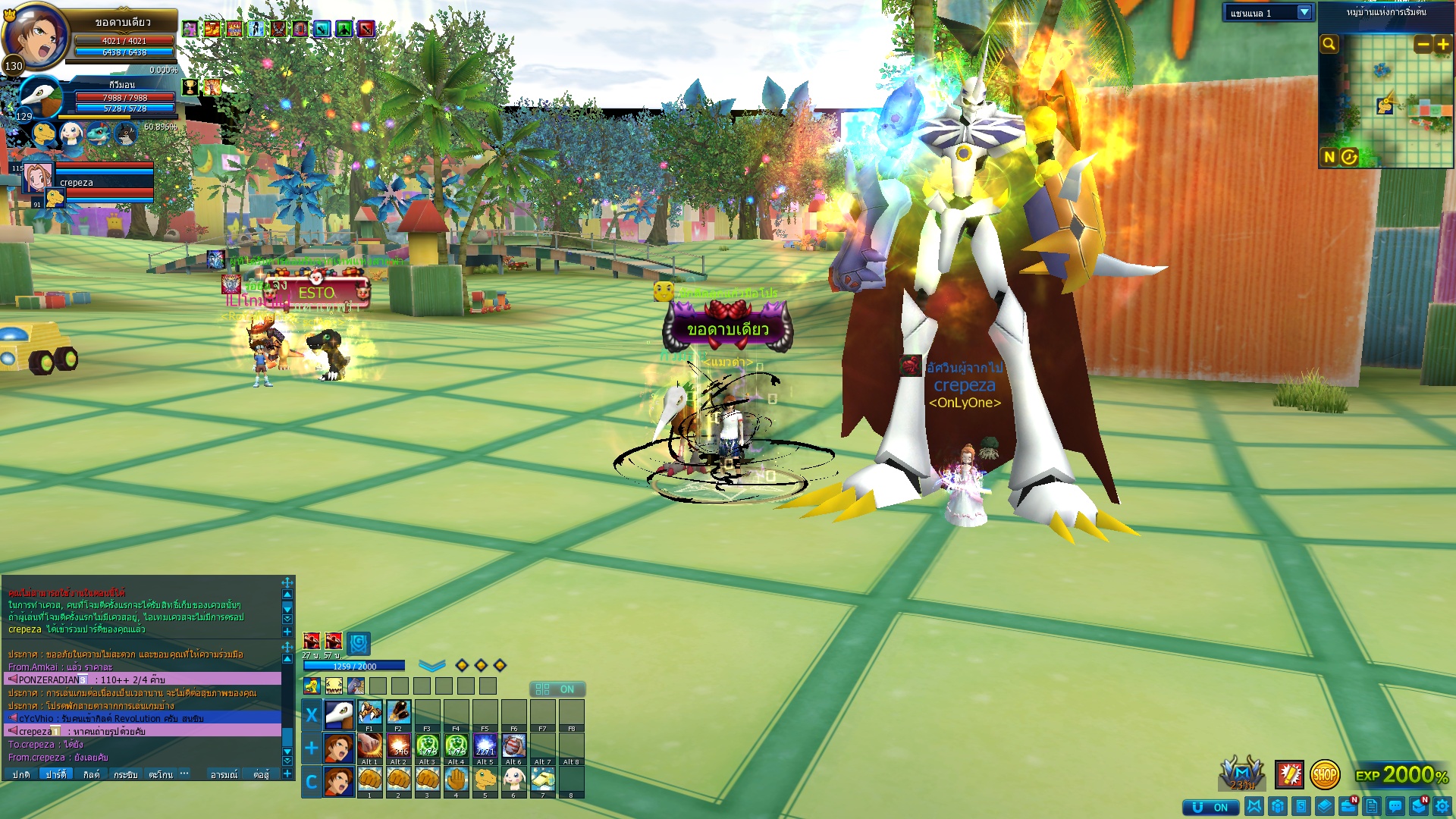Toggle the quickslot bar ON switch
This screenshot has height=819, width=1456.
557,689
